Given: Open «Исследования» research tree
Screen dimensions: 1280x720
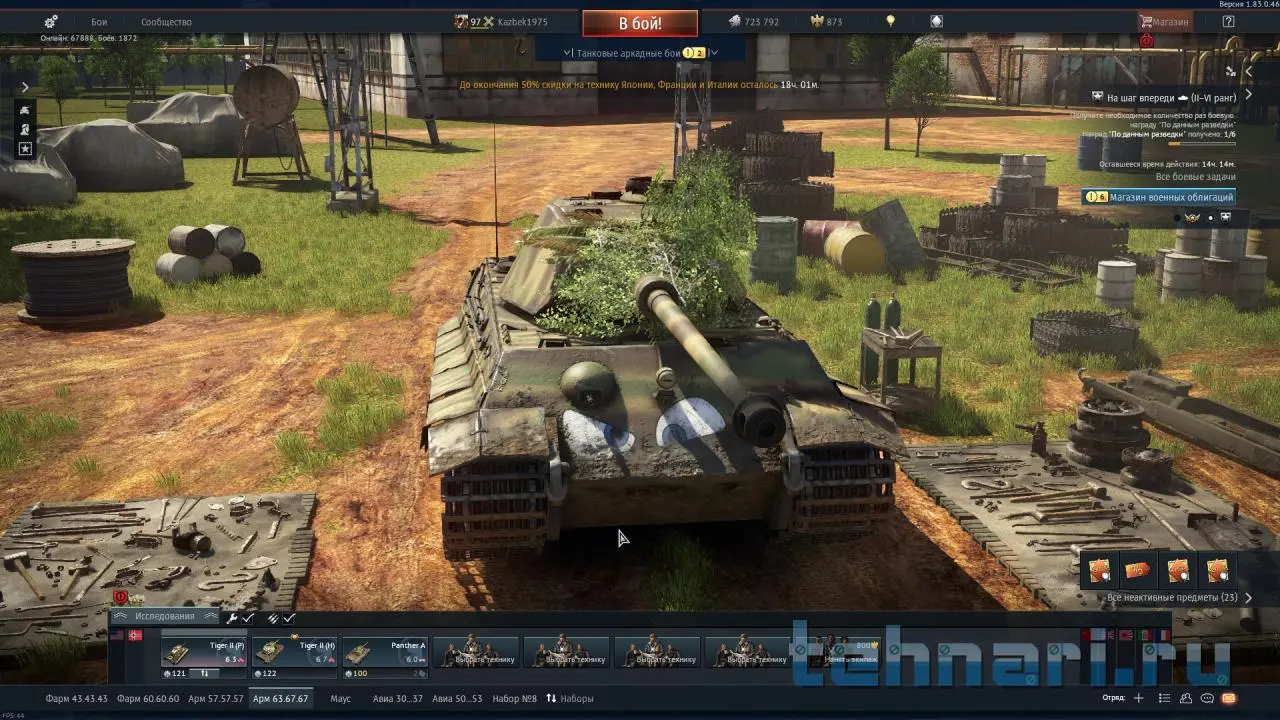Looking at the screenshot, I should point(165,617).
